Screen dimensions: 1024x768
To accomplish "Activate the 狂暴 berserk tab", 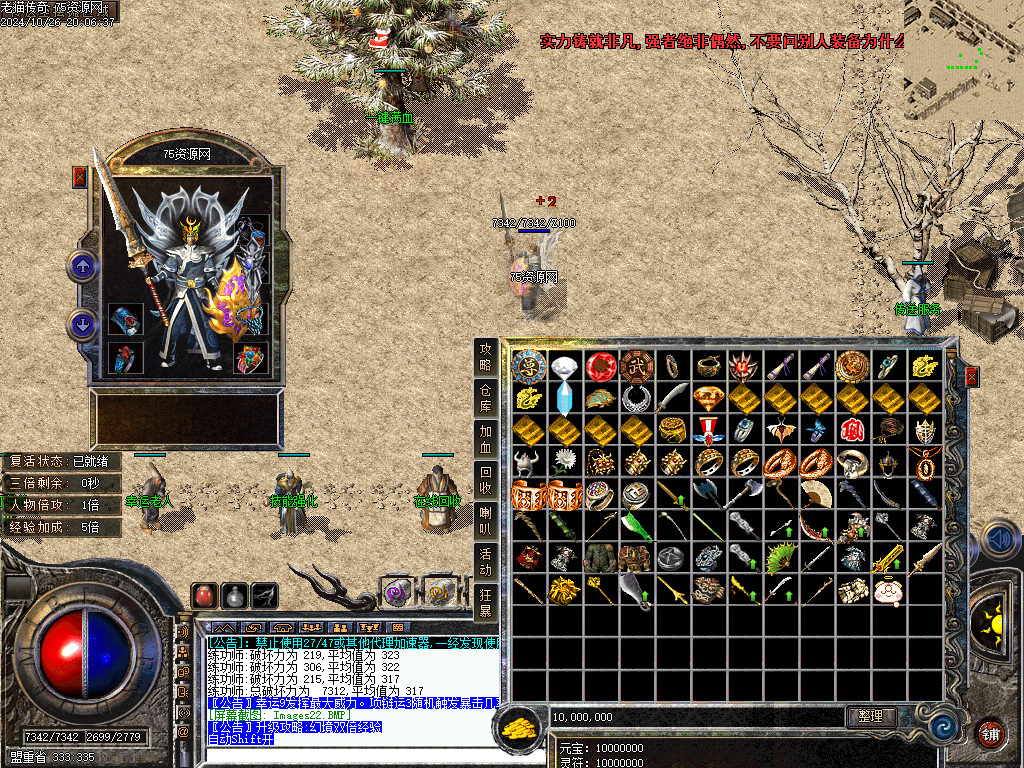I will [x=486, y=602].
